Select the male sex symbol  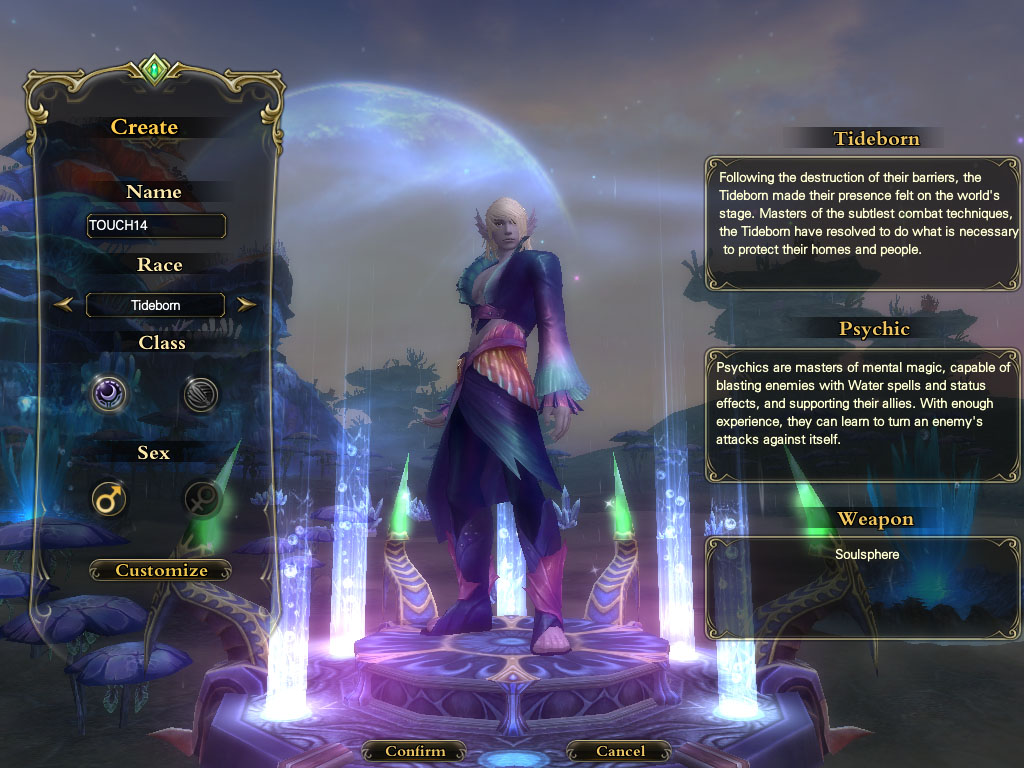click(x=109, y=498)
